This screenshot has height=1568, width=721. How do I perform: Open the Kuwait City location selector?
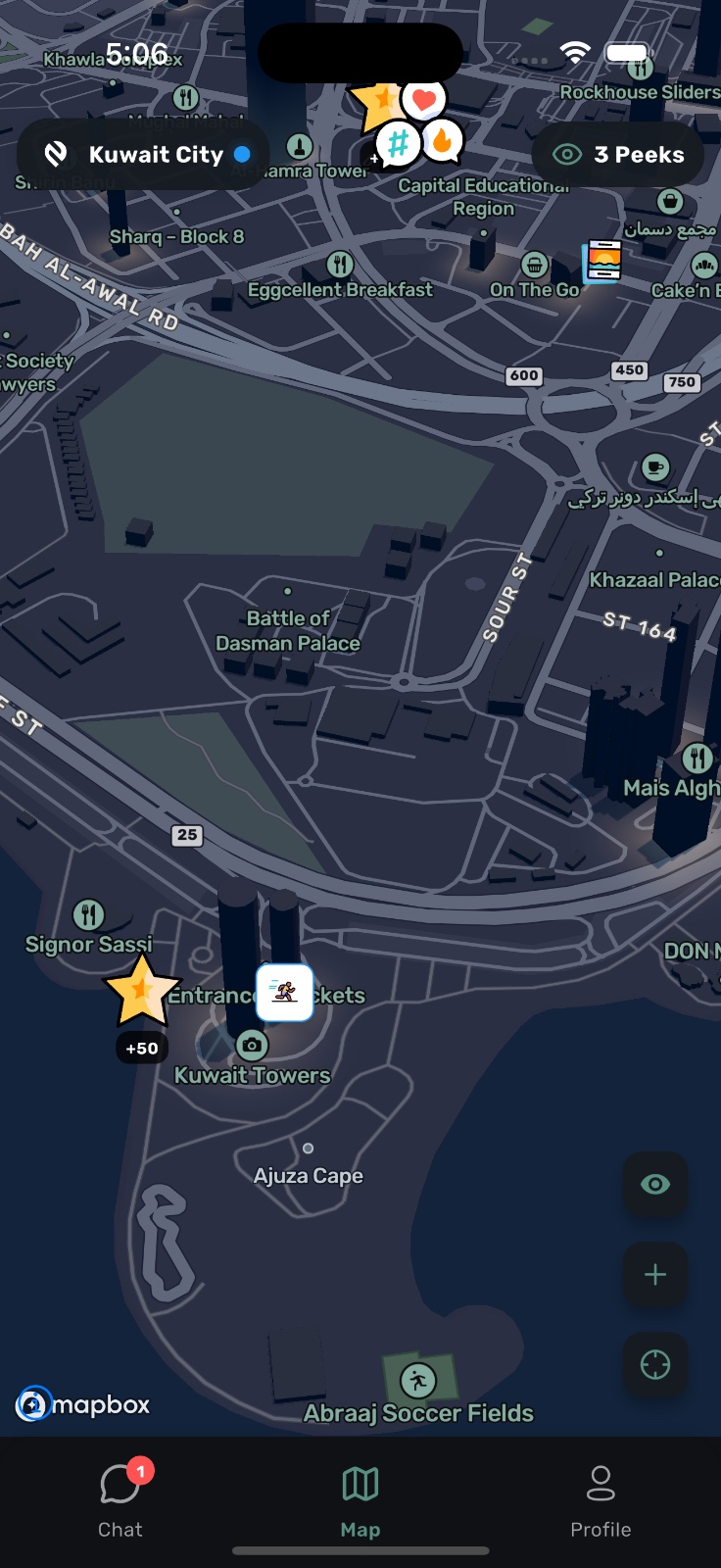tap(144, 155)
